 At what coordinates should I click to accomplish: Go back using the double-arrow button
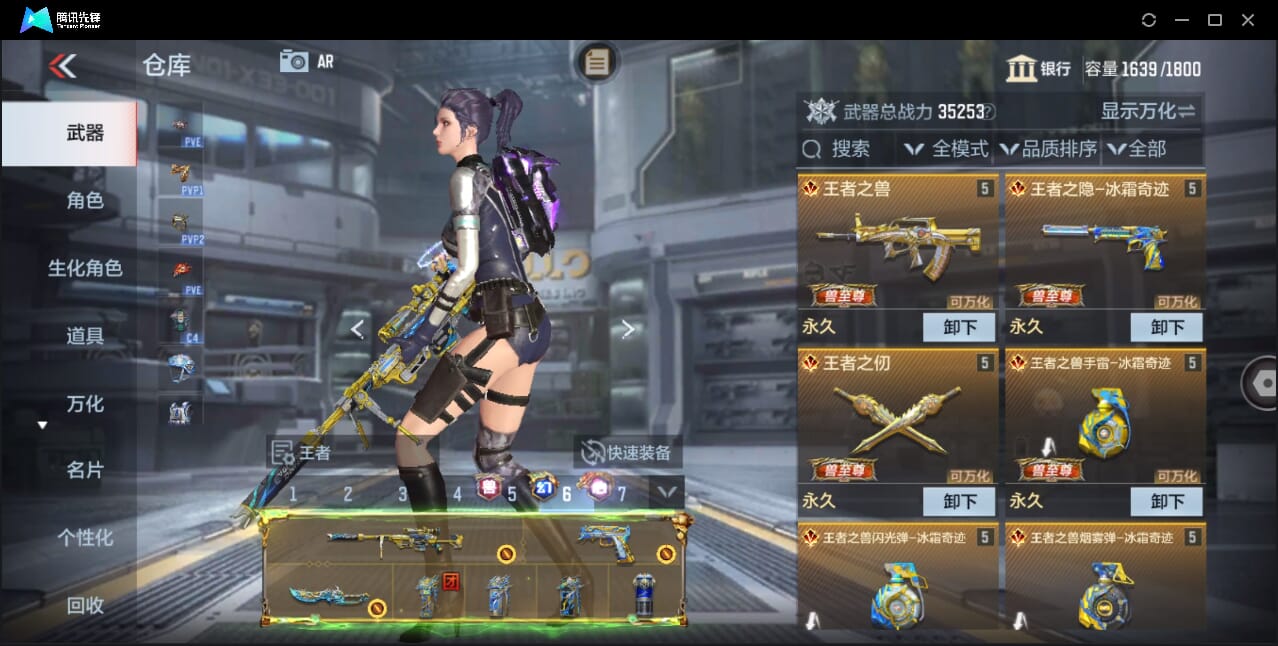[x=62, y=66]
